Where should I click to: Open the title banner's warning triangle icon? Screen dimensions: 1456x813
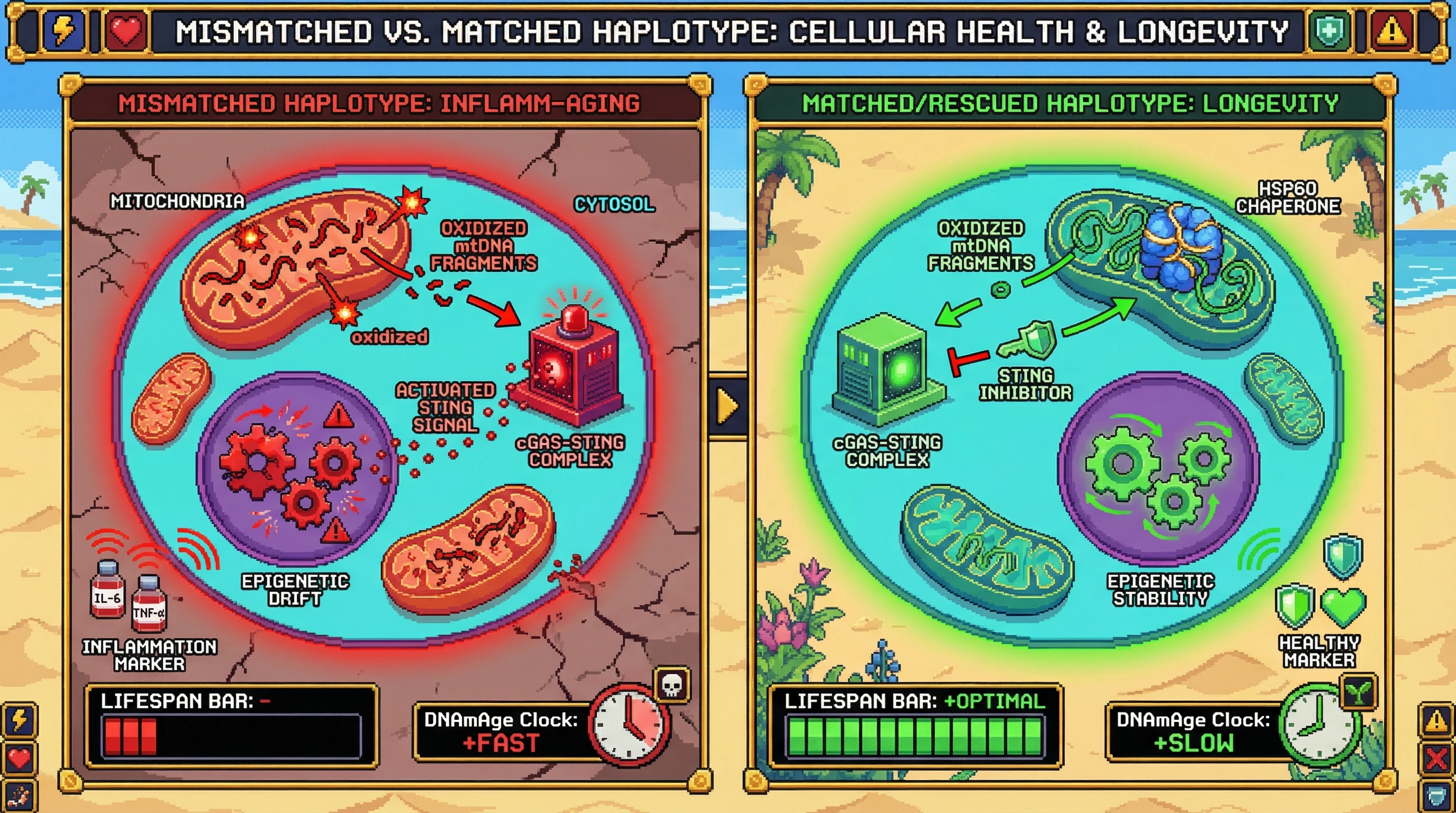pyautogui.click(x=1391, y=31)
